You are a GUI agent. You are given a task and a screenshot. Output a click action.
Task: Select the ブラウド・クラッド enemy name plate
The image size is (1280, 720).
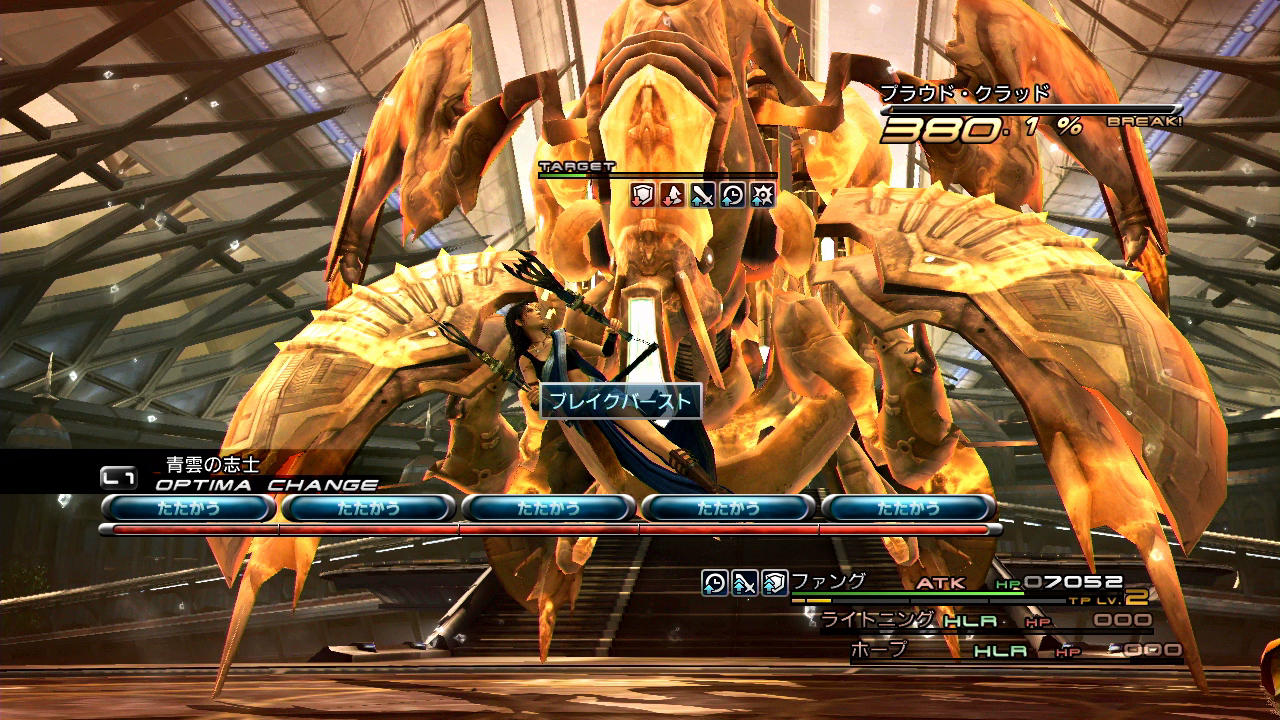[965, 94]
